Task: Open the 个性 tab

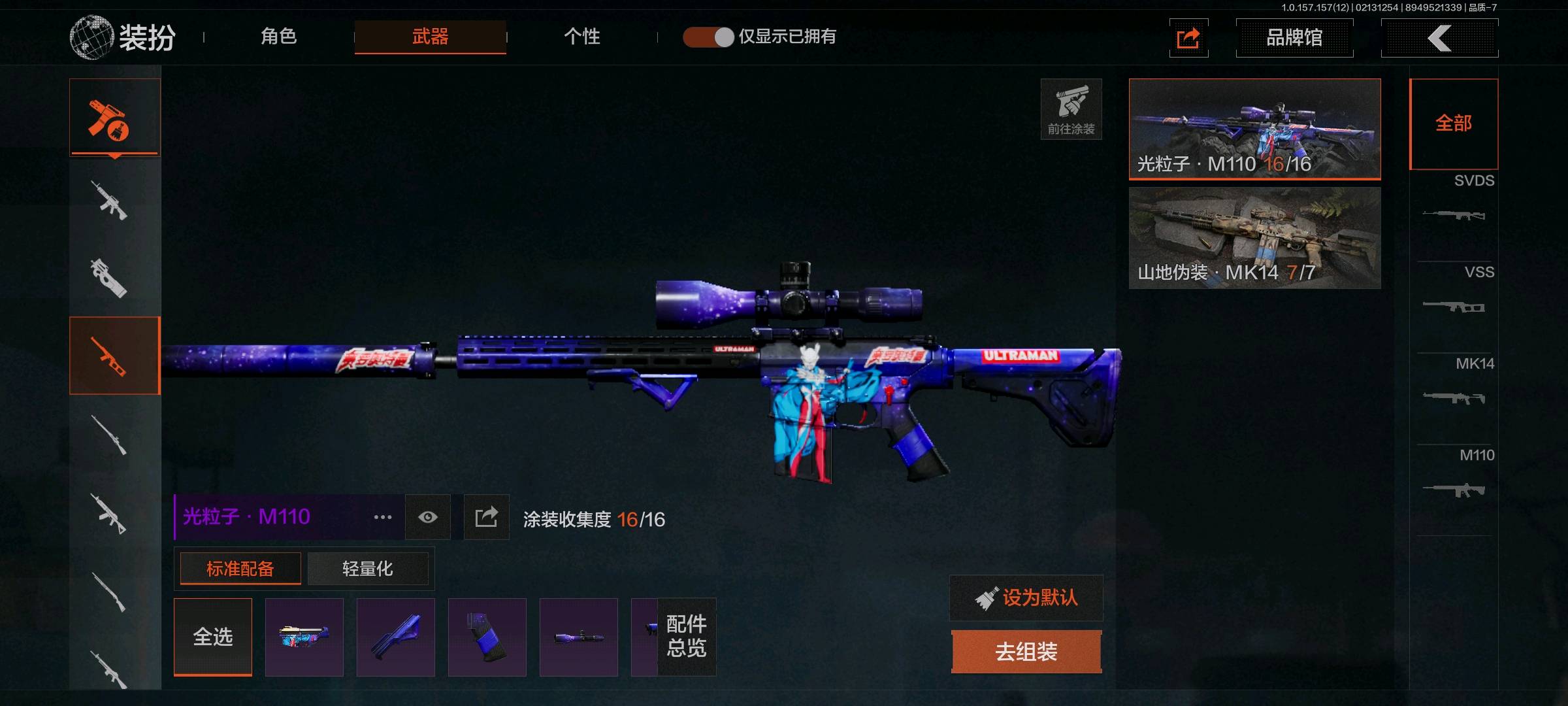Action: pos(581,37)
